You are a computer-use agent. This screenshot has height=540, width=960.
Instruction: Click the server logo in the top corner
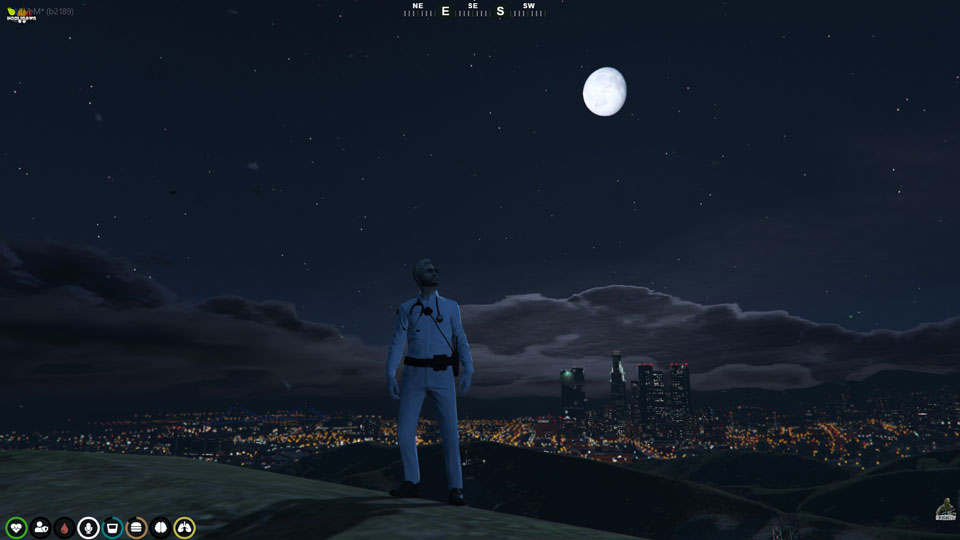pyautogui.click(x=20, y=14)
